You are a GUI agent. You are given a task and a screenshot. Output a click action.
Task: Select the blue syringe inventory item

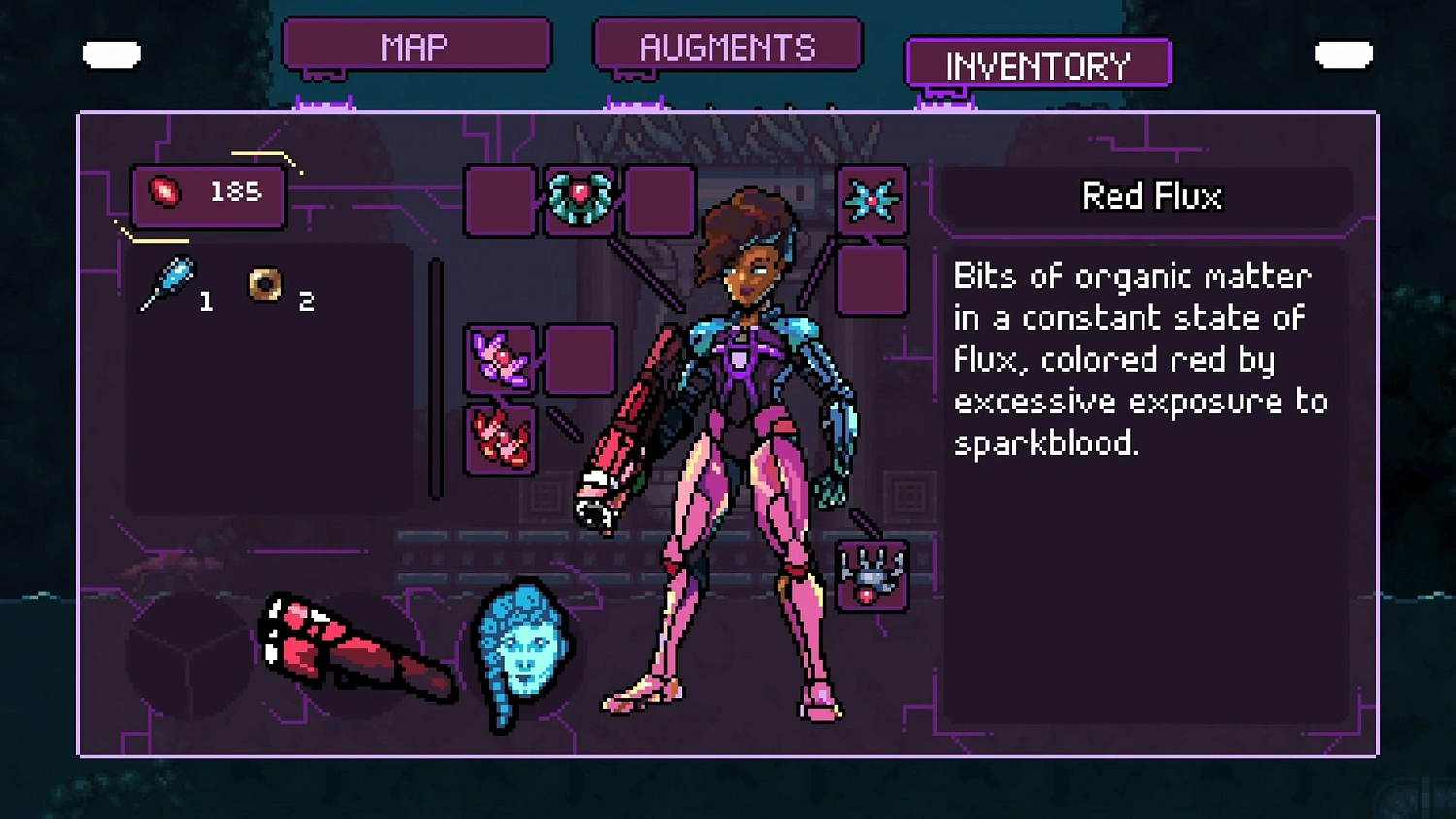tap(167, 281)
